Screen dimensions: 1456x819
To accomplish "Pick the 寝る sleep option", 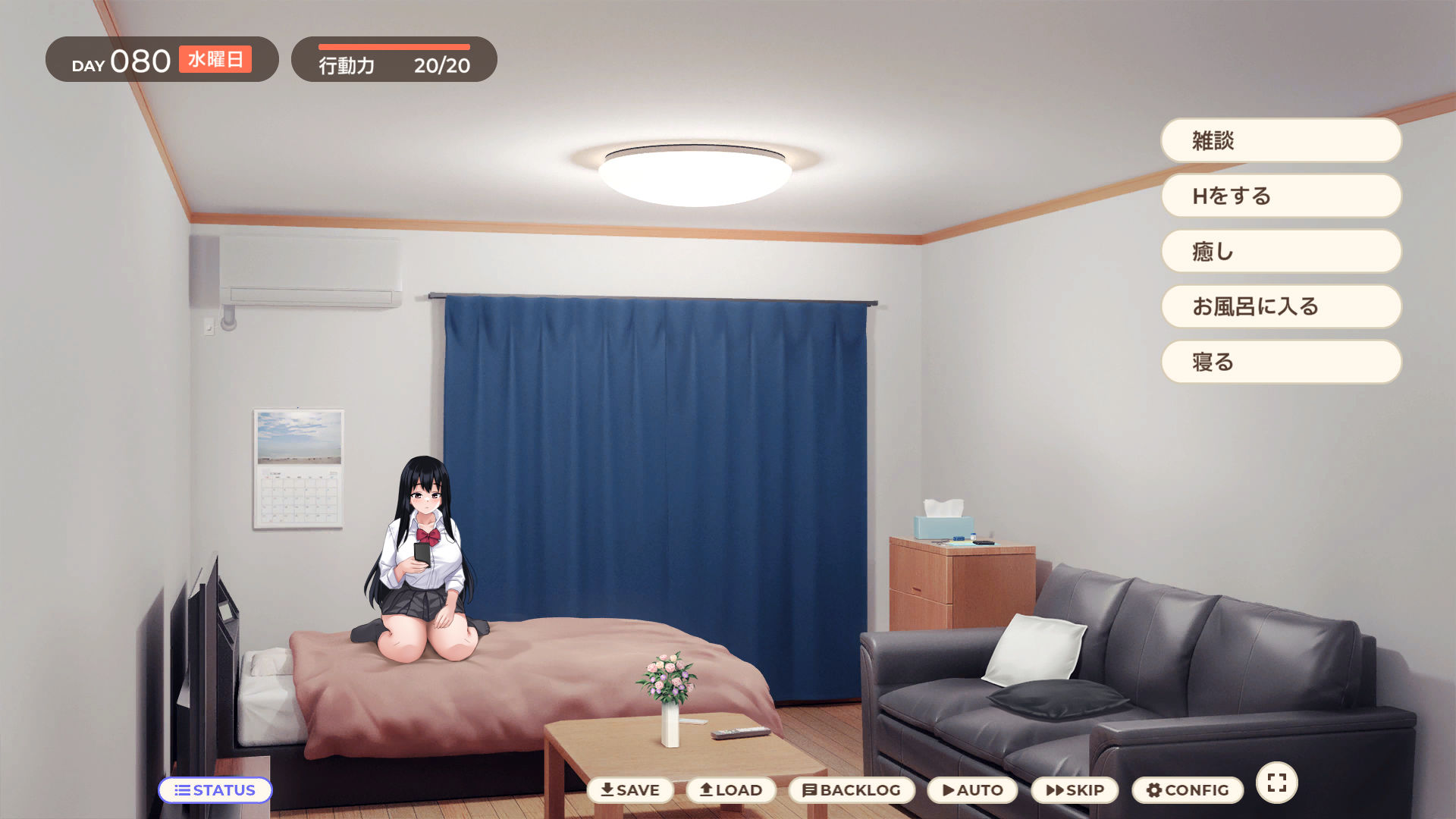I will 1280,362.
